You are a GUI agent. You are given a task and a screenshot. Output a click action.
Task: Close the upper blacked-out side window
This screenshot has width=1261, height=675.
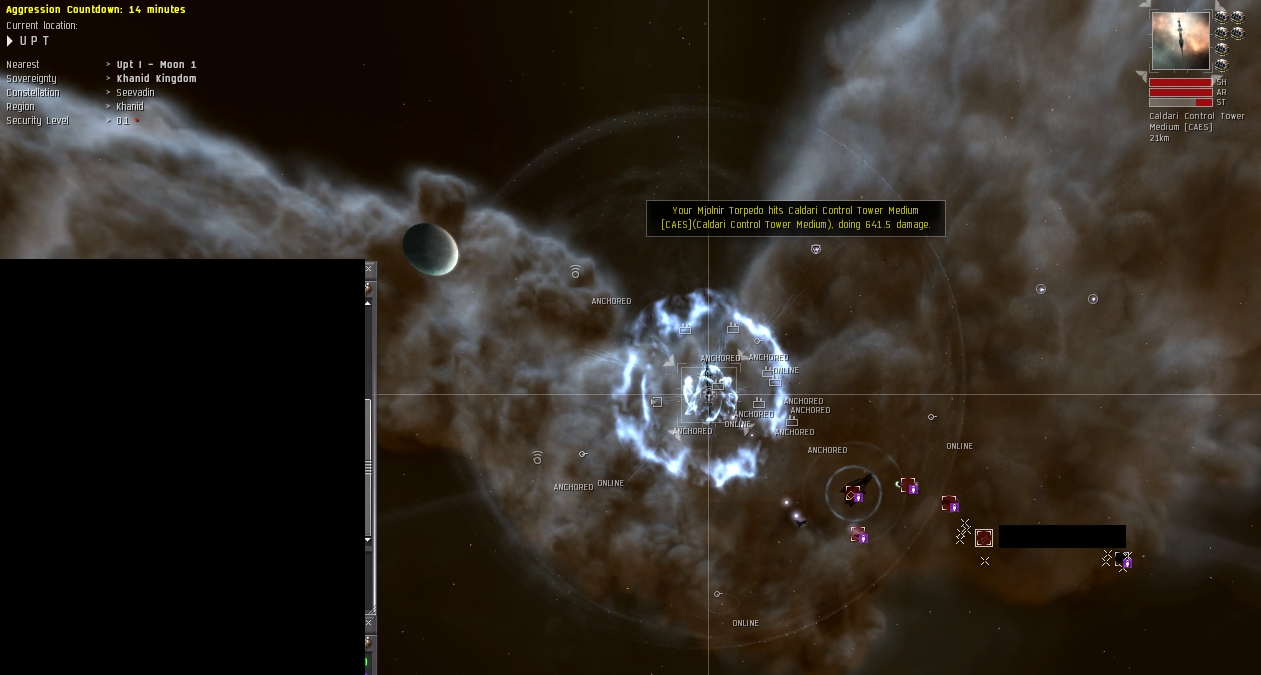coord(369,268)
